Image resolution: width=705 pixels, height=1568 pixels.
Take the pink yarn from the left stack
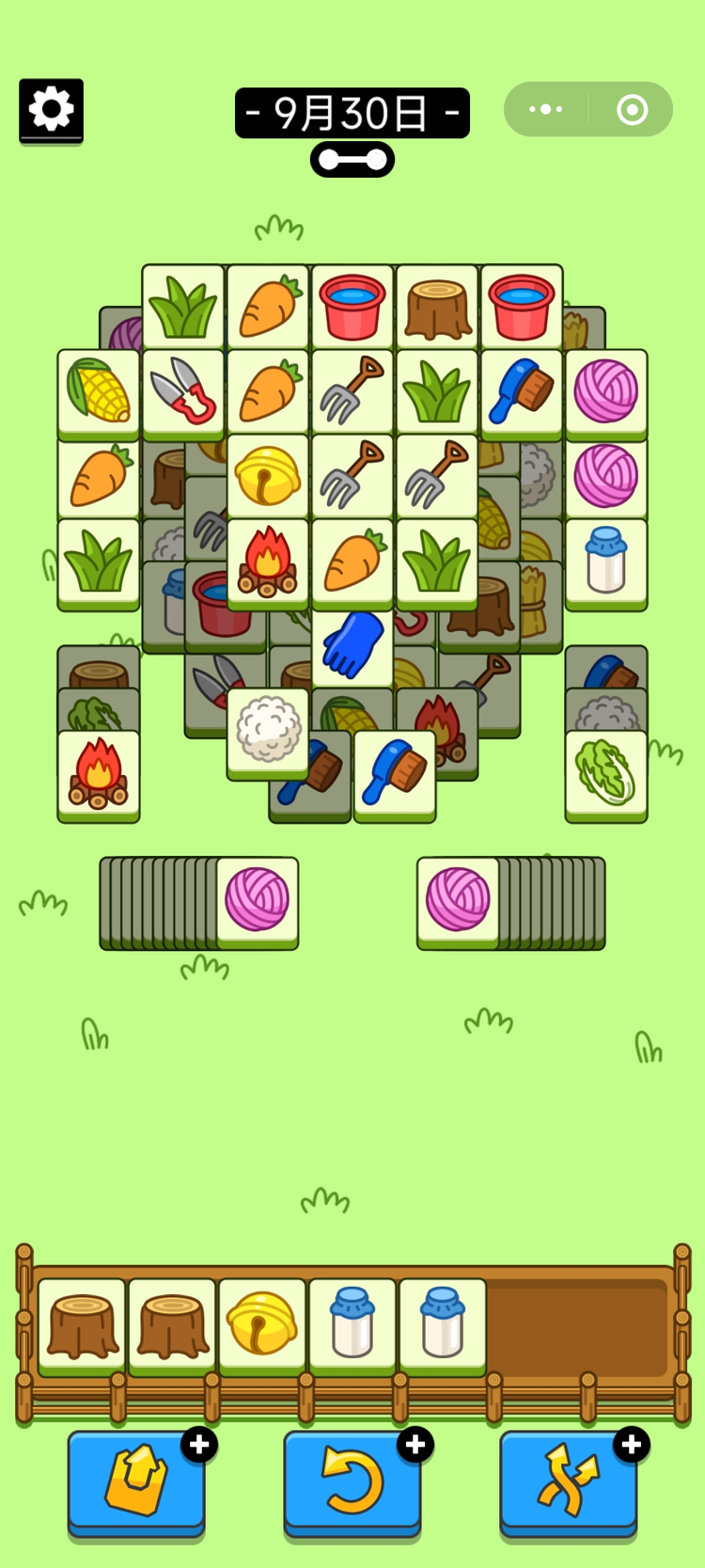(258, 899)
